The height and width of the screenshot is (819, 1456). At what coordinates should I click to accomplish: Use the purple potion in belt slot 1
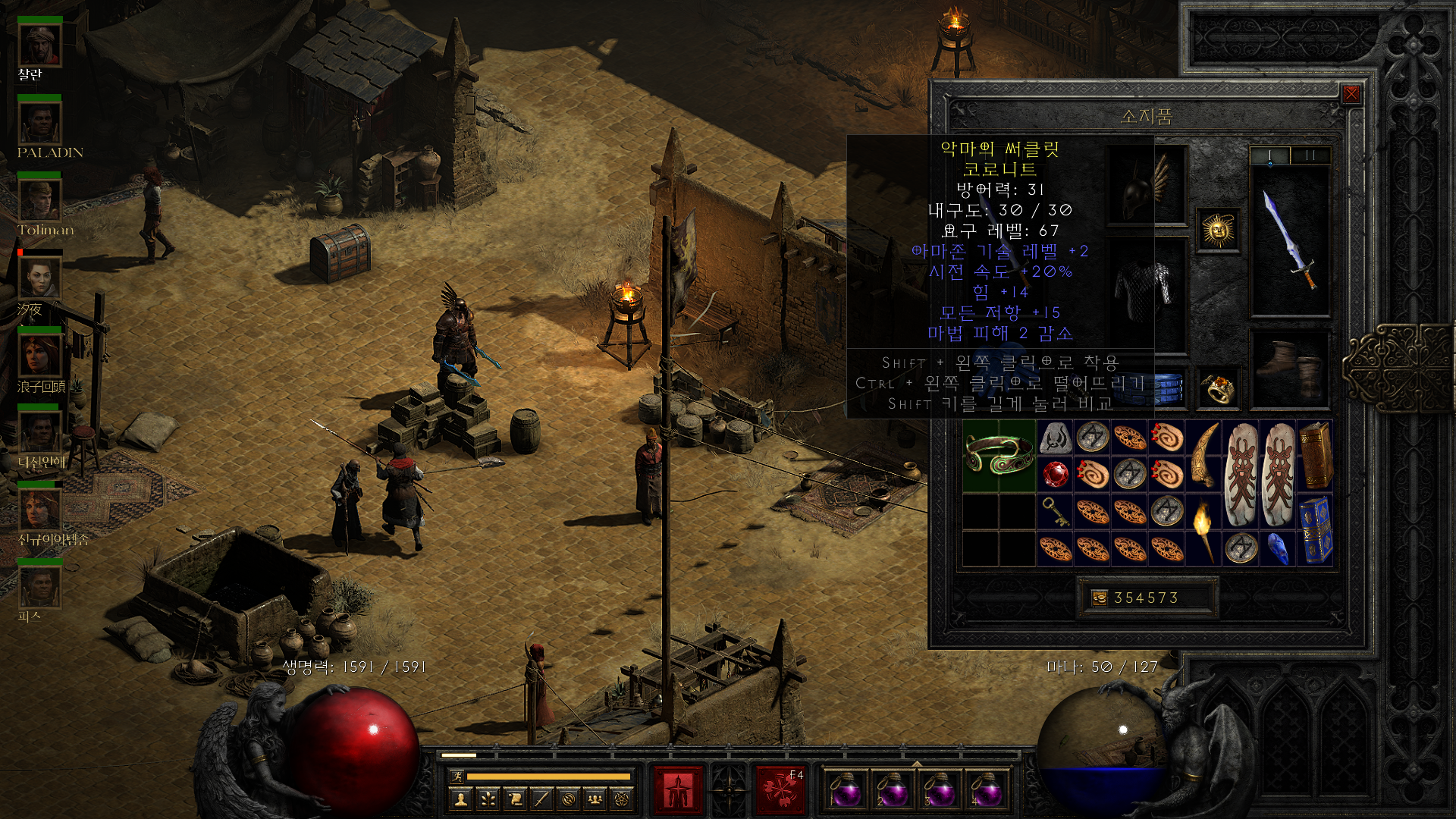coord(846,789)
